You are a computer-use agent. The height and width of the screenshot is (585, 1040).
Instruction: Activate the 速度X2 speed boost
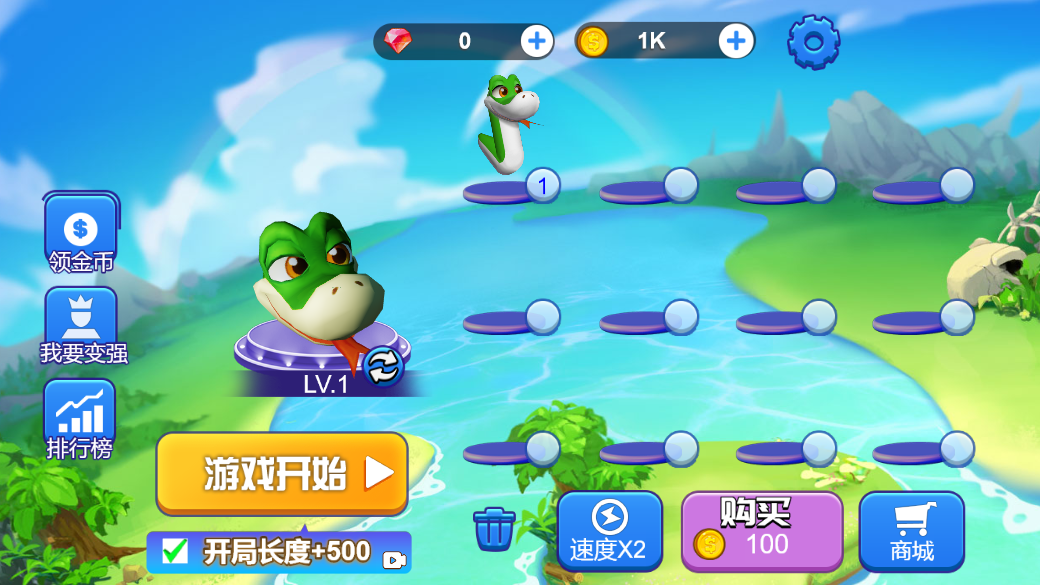pyautogui.click(x=609, y=531)
